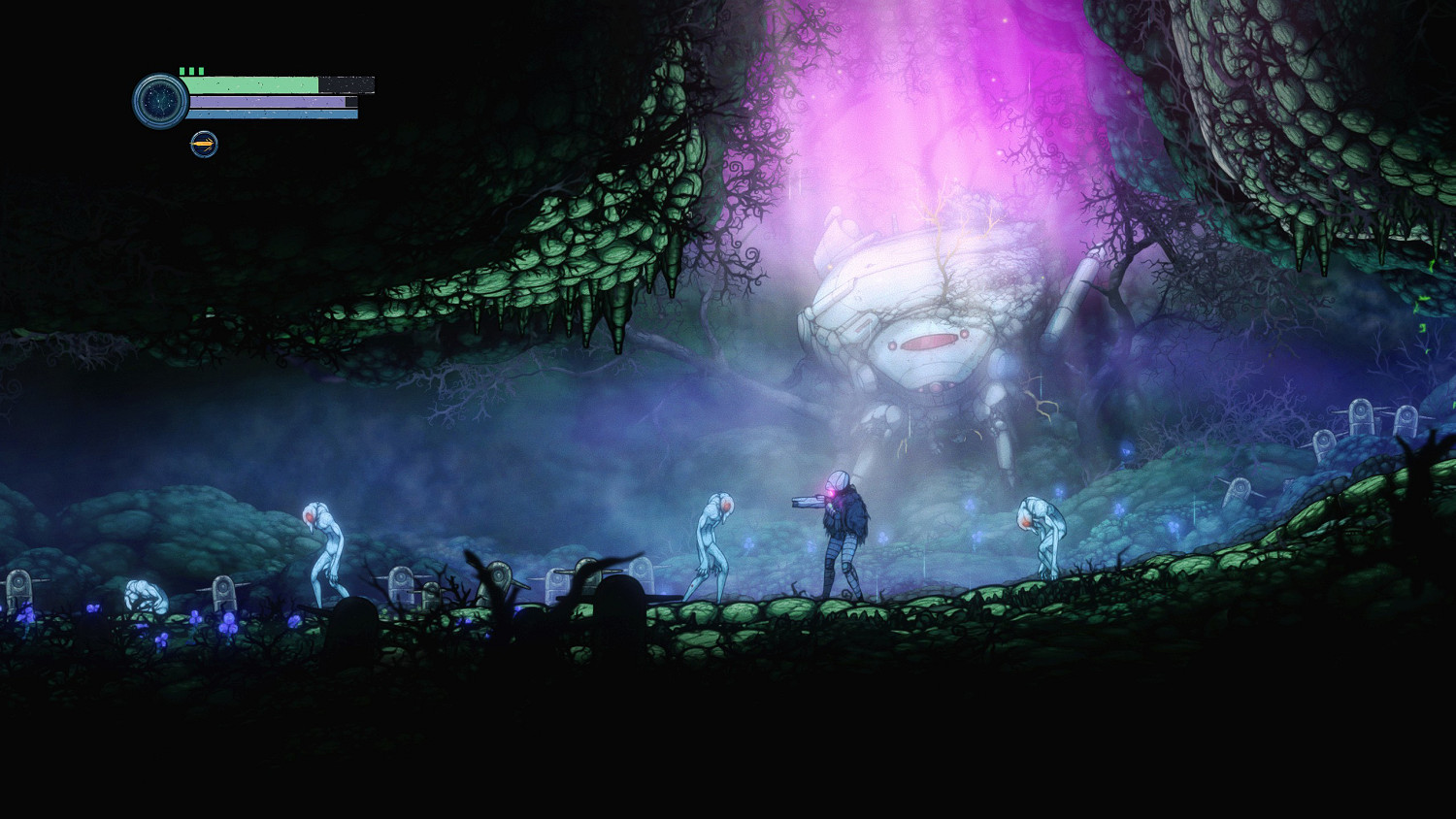This screenshot has height=819, width=1456.
Task: Click the middle green charge segment
Action: pyautogui.click(x=191, y=70)
